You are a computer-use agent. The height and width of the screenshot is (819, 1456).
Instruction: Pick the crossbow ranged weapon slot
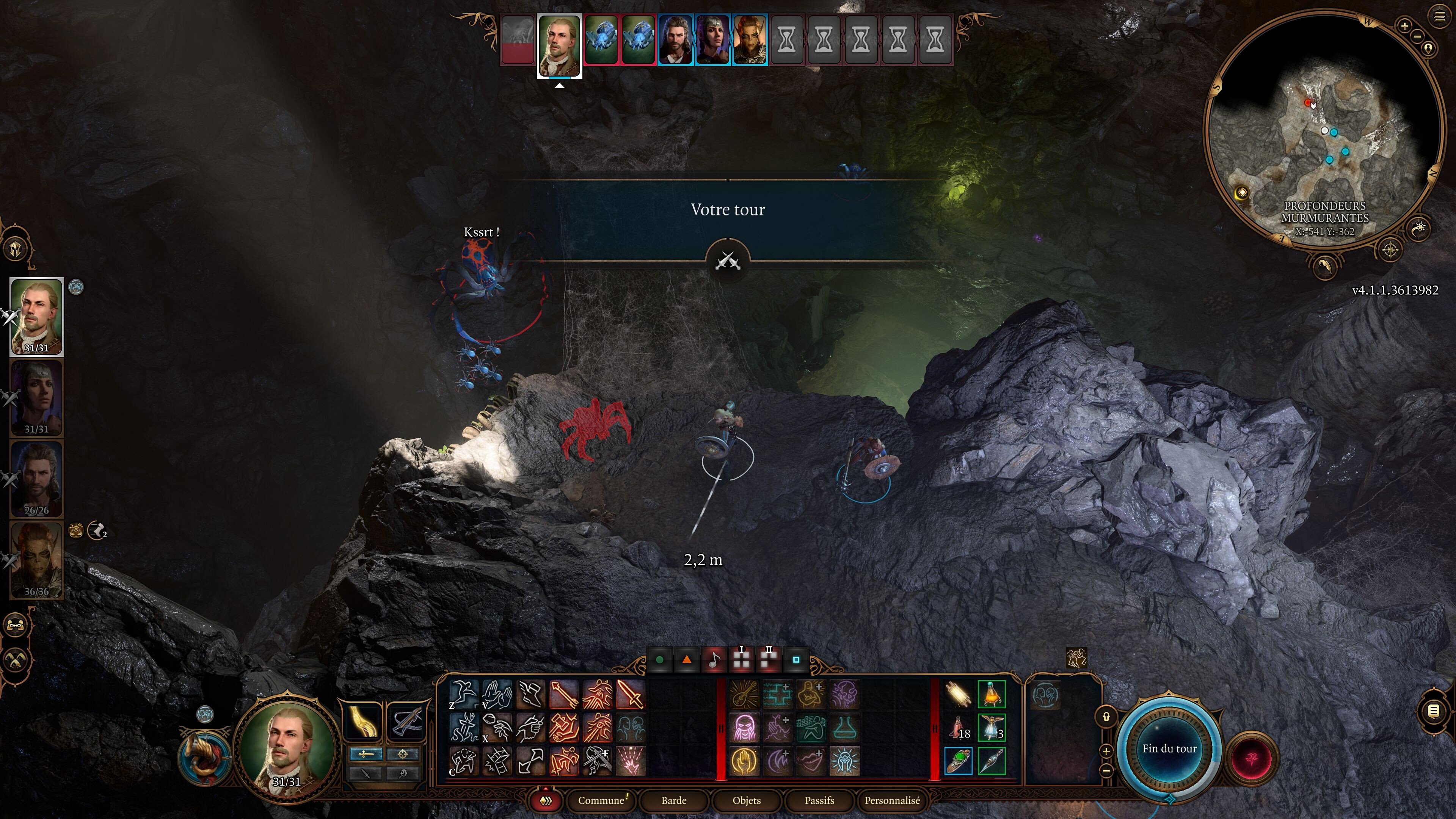point(405,721)
